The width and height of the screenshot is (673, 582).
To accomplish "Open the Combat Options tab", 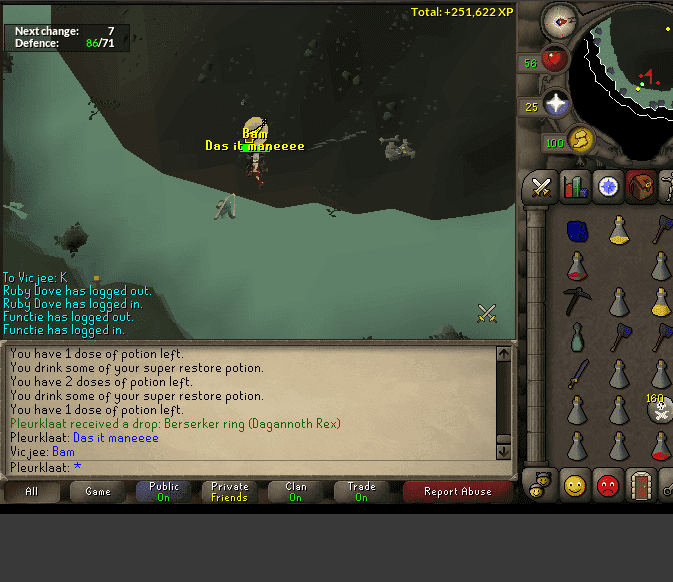I will tap(541, 187).
